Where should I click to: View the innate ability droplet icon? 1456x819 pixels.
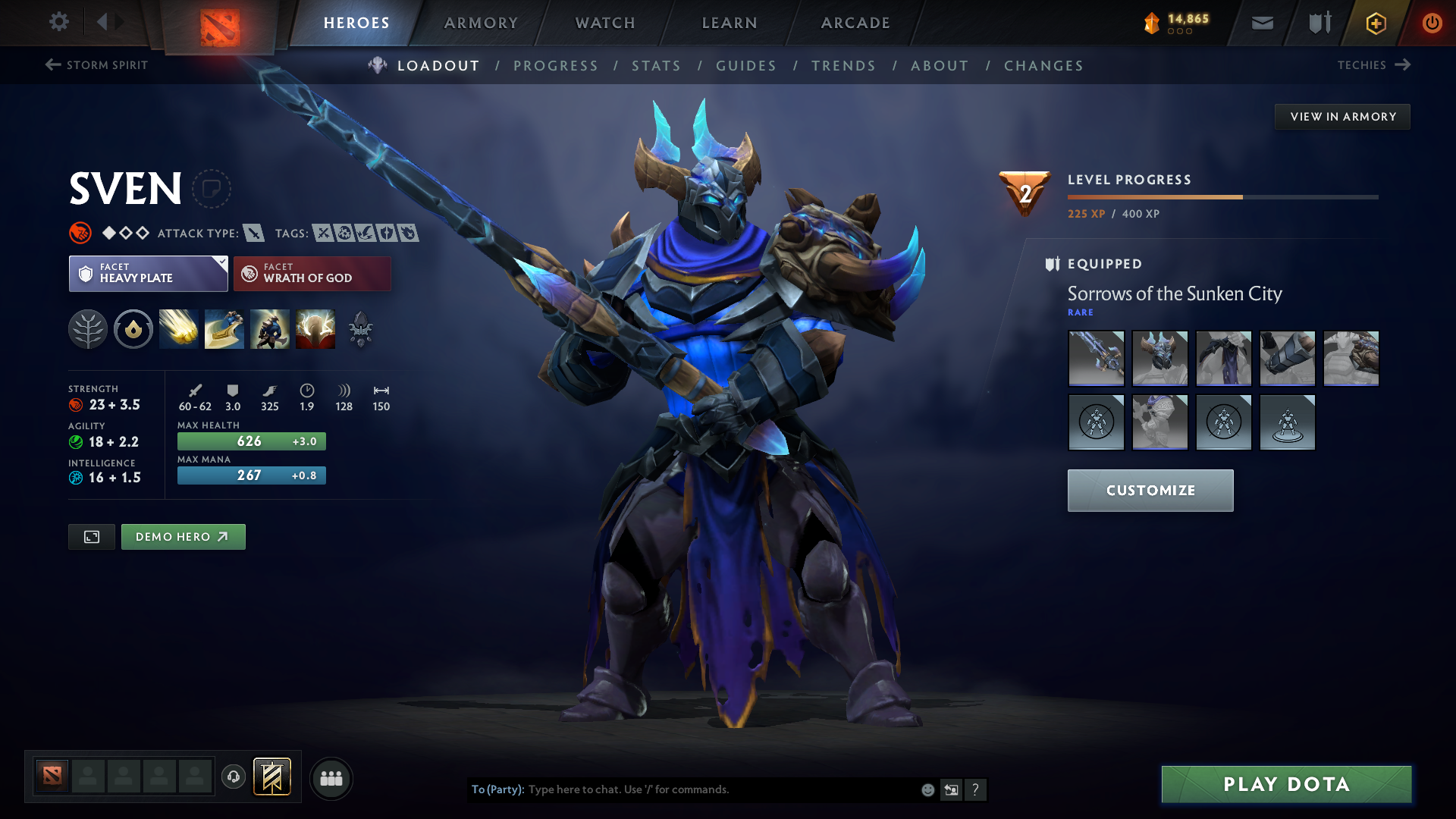(133, 328)
